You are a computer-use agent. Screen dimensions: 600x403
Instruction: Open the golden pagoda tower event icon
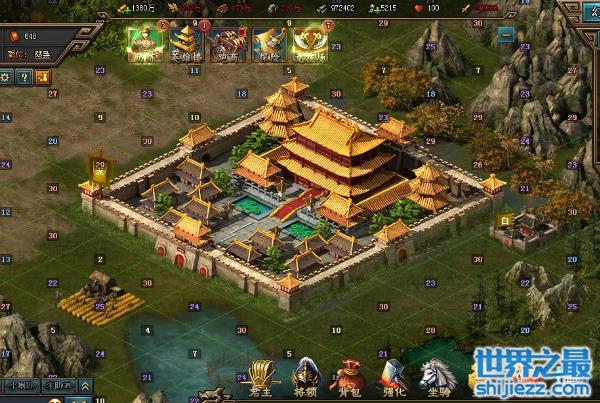(187, 42)
